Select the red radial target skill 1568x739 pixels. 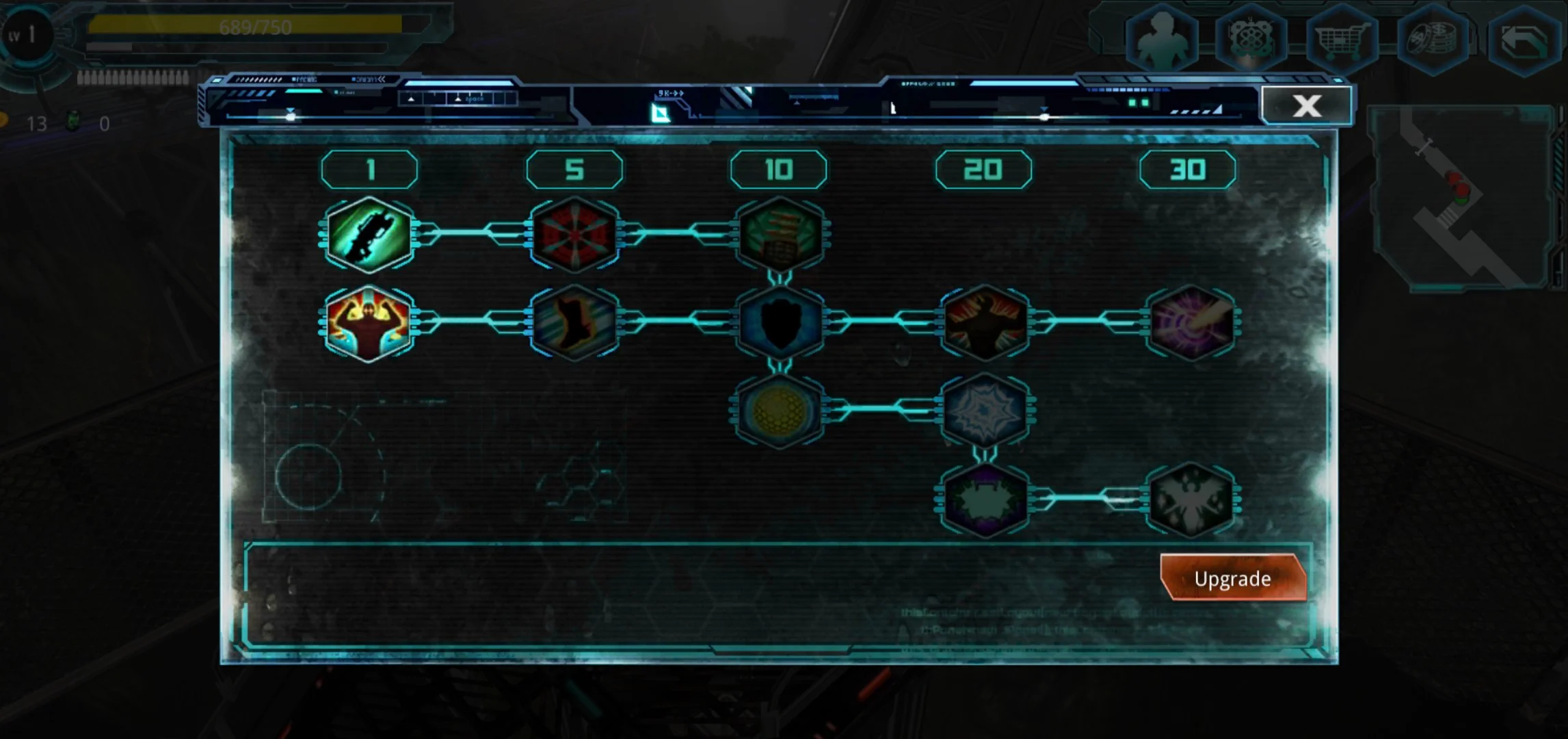(574, 235)
